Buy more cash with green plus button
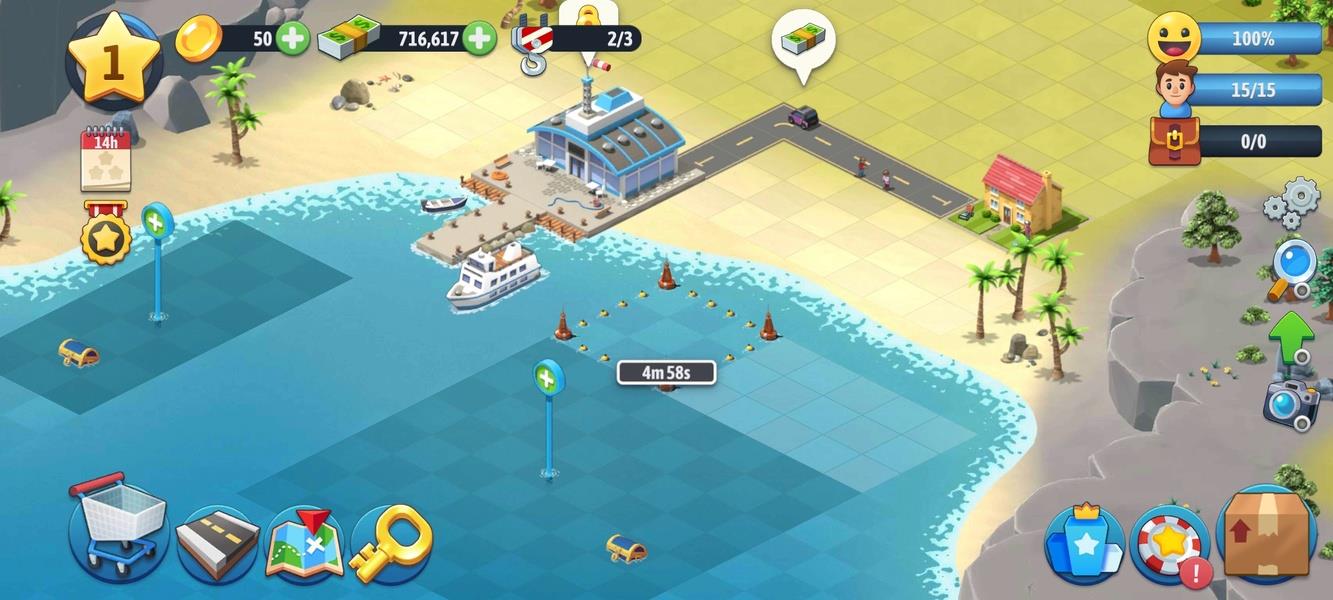The image size is (1333, 600). click(479, 39)
